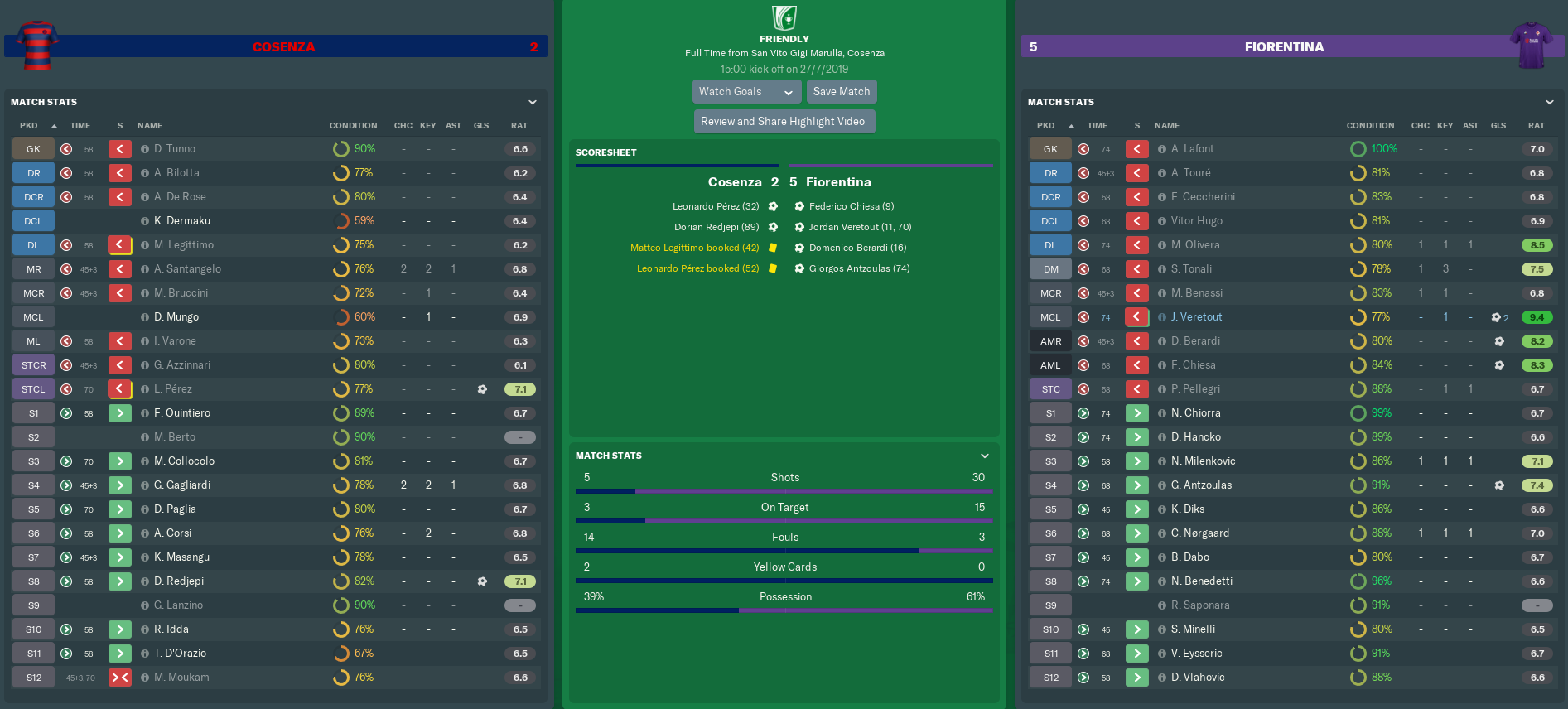
Task: Open F. Chiesa's player profile
Action: tap(1193, 365)
